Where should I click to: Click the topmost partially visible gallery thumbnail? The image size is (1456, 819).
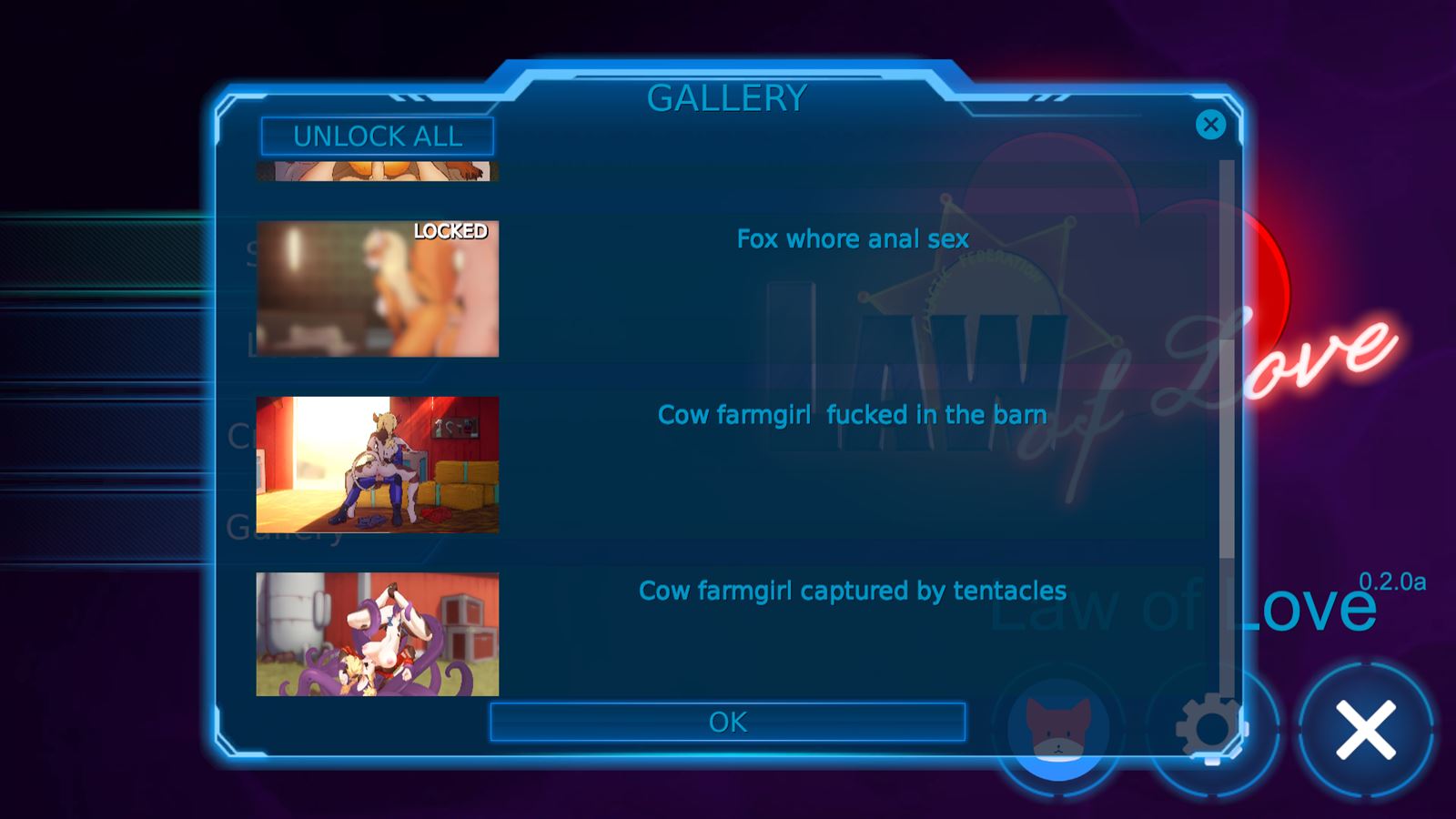[x=377, y=173]
